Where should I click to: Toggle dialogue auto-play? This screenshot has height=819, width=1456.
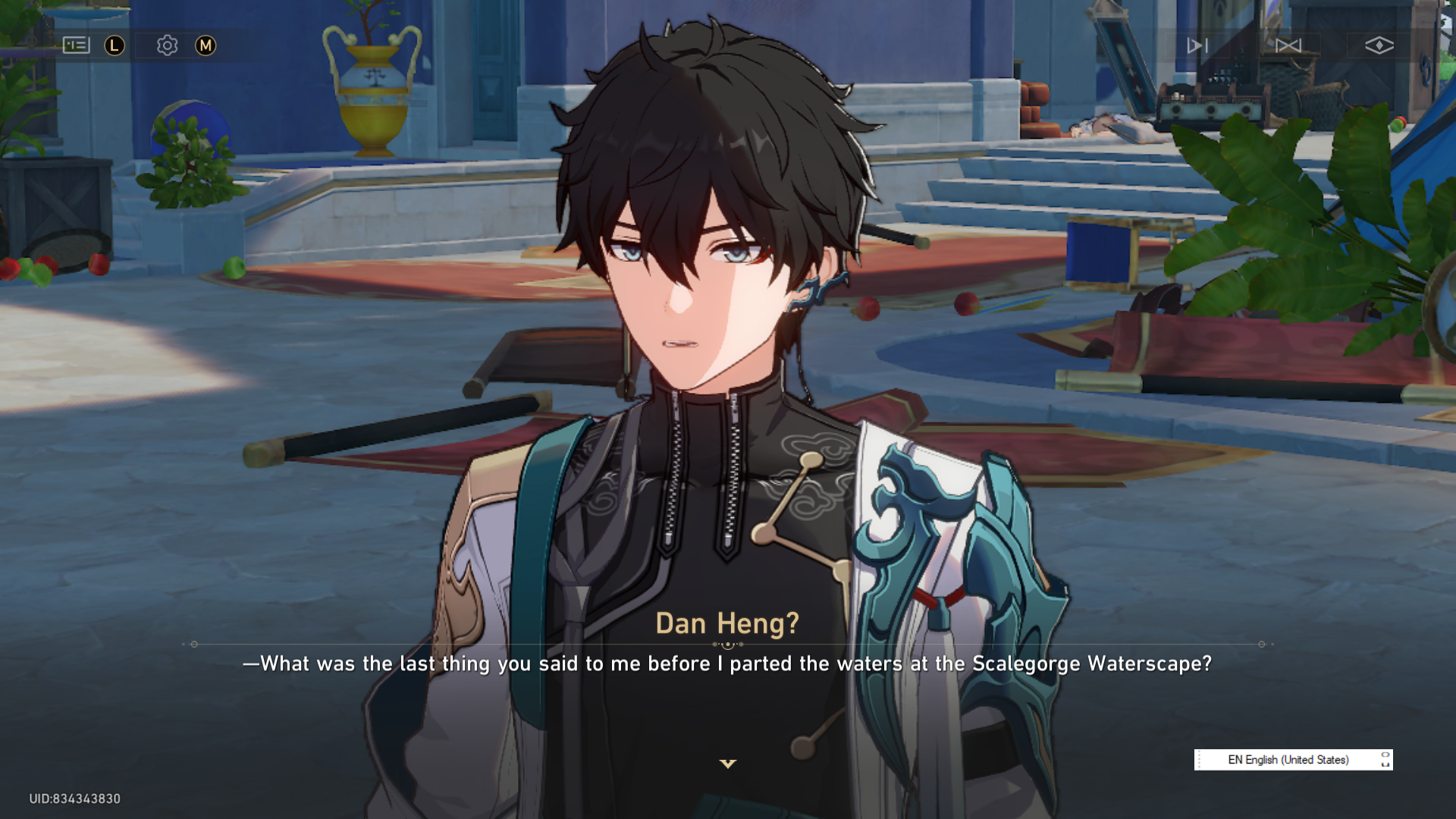point(1197,45)
